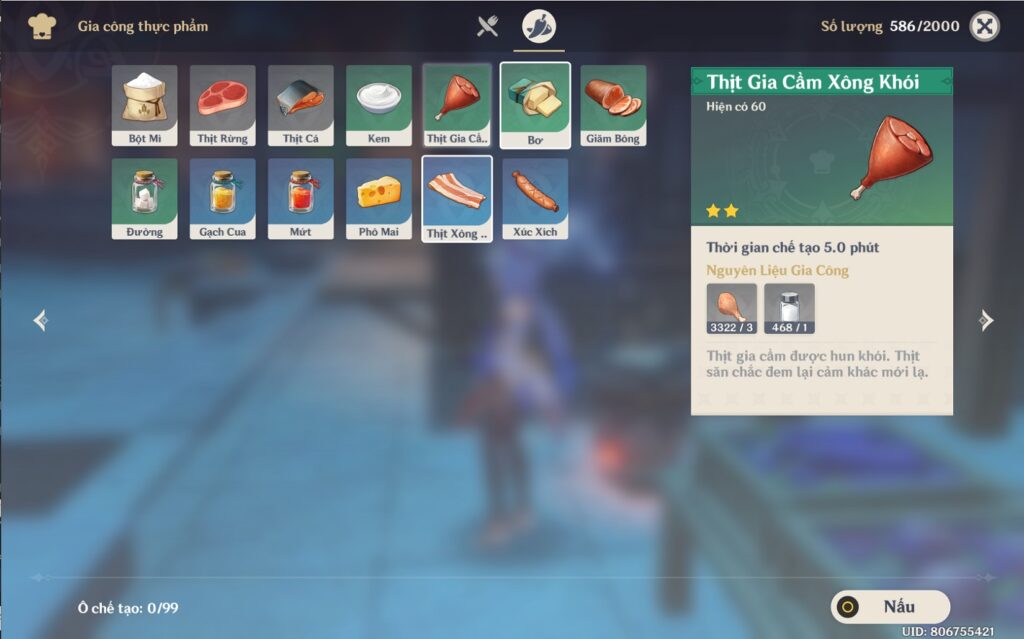Go to the next item with right arrow
The image size is (1024, 639).
(x=986, y=320)
